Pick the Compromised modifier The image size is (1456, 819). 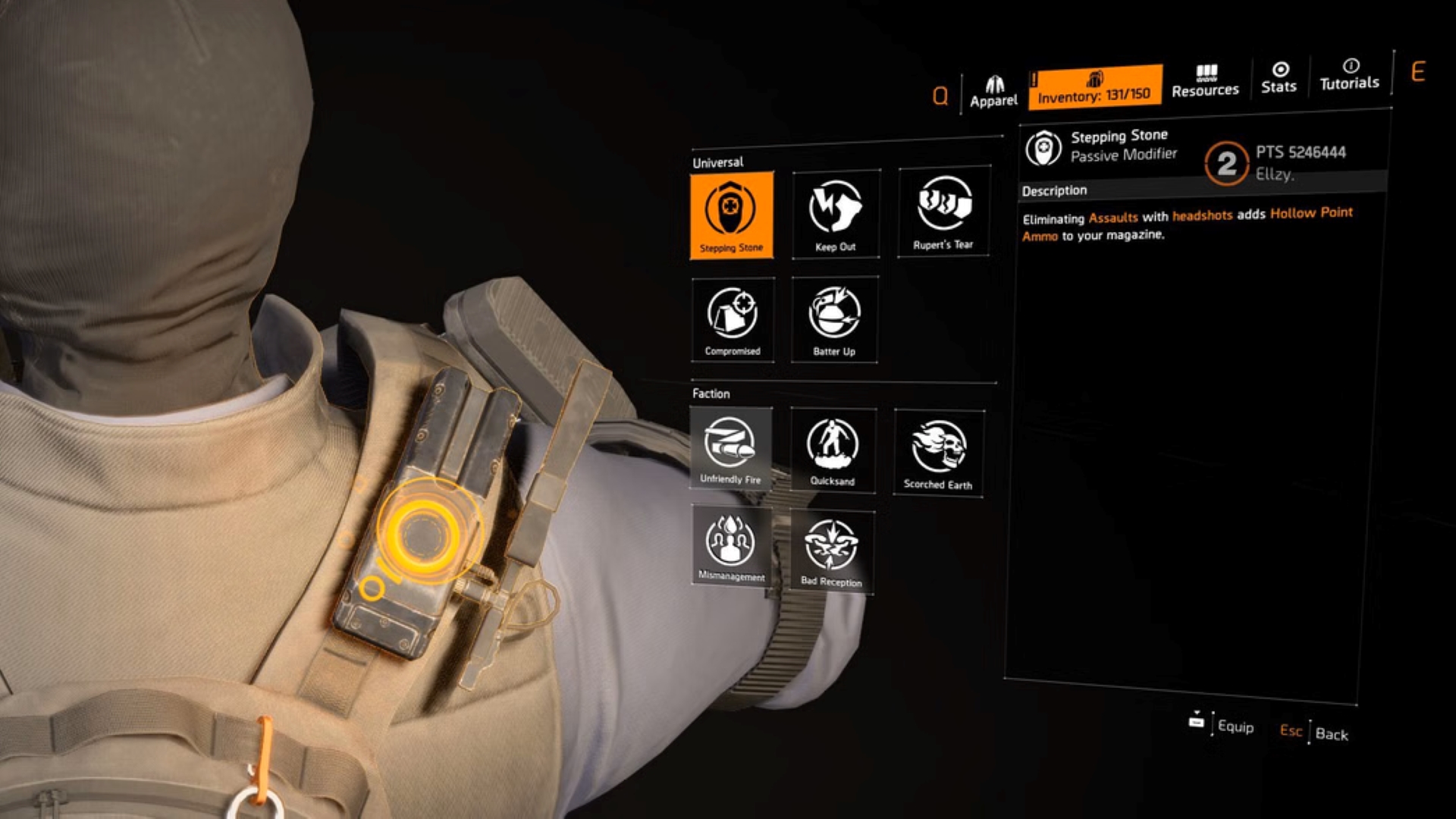[733, 319]
